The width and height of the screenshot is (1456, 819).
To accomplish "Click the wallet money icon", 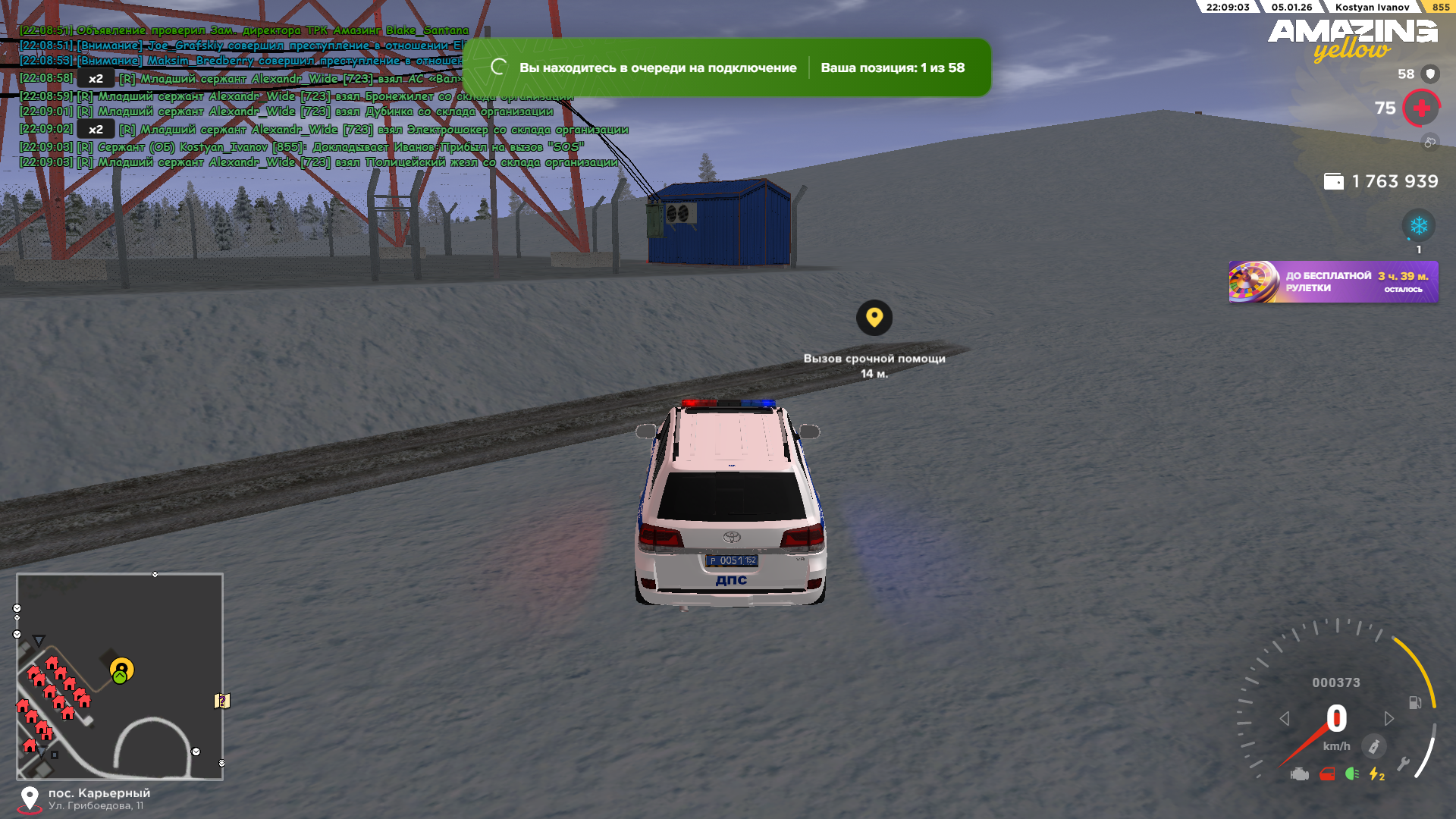I will (x=1333, y=182).
